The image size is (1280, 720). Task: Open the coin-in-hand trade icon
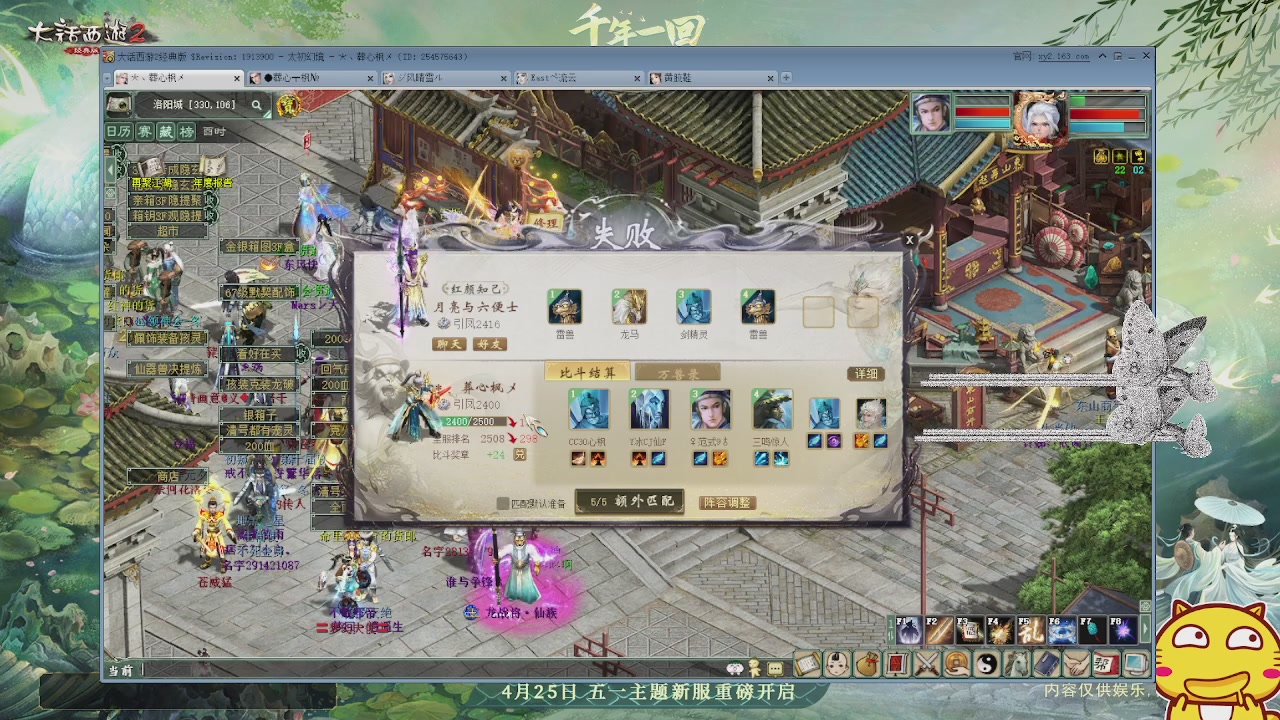[955, 663]
